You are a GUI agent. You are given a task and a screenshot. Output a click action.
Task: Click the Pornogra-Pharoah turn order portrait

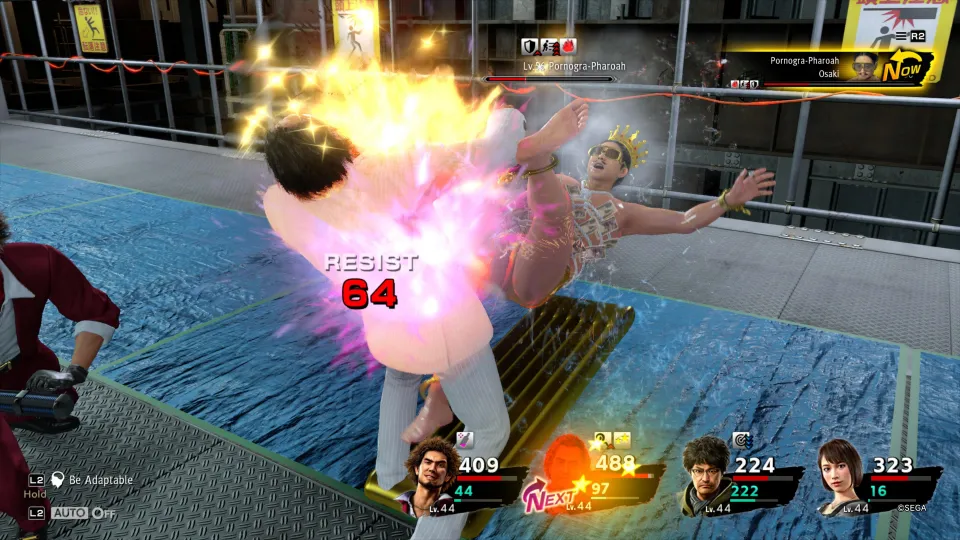click(862, 66)
